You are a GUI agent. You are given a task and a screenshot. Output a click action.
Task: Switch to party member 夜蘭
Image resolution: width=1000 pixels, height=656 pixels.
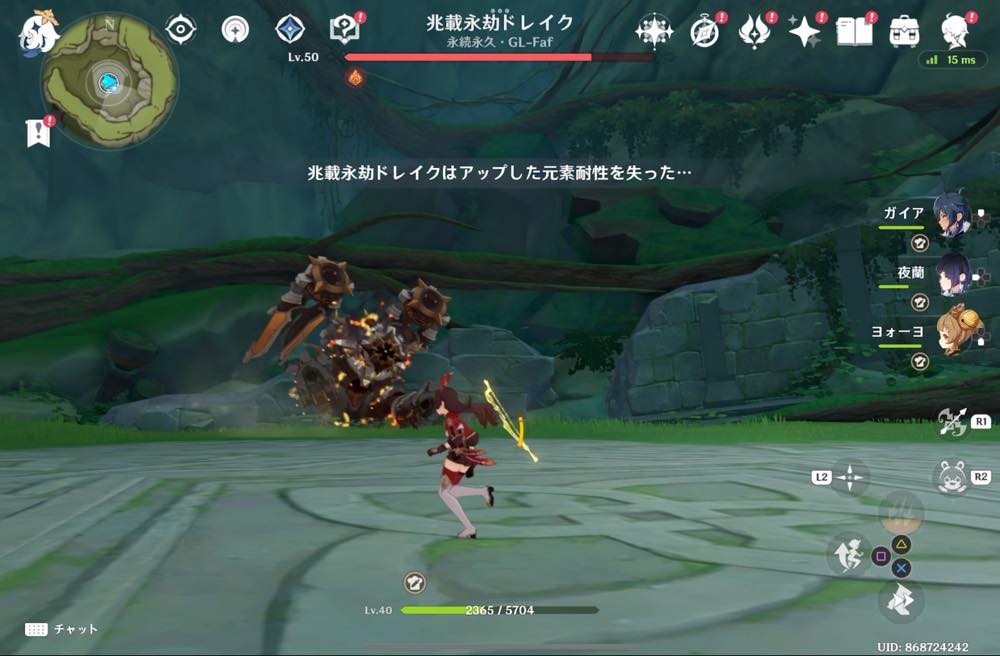pyautogui.click(x=951, y=272)
